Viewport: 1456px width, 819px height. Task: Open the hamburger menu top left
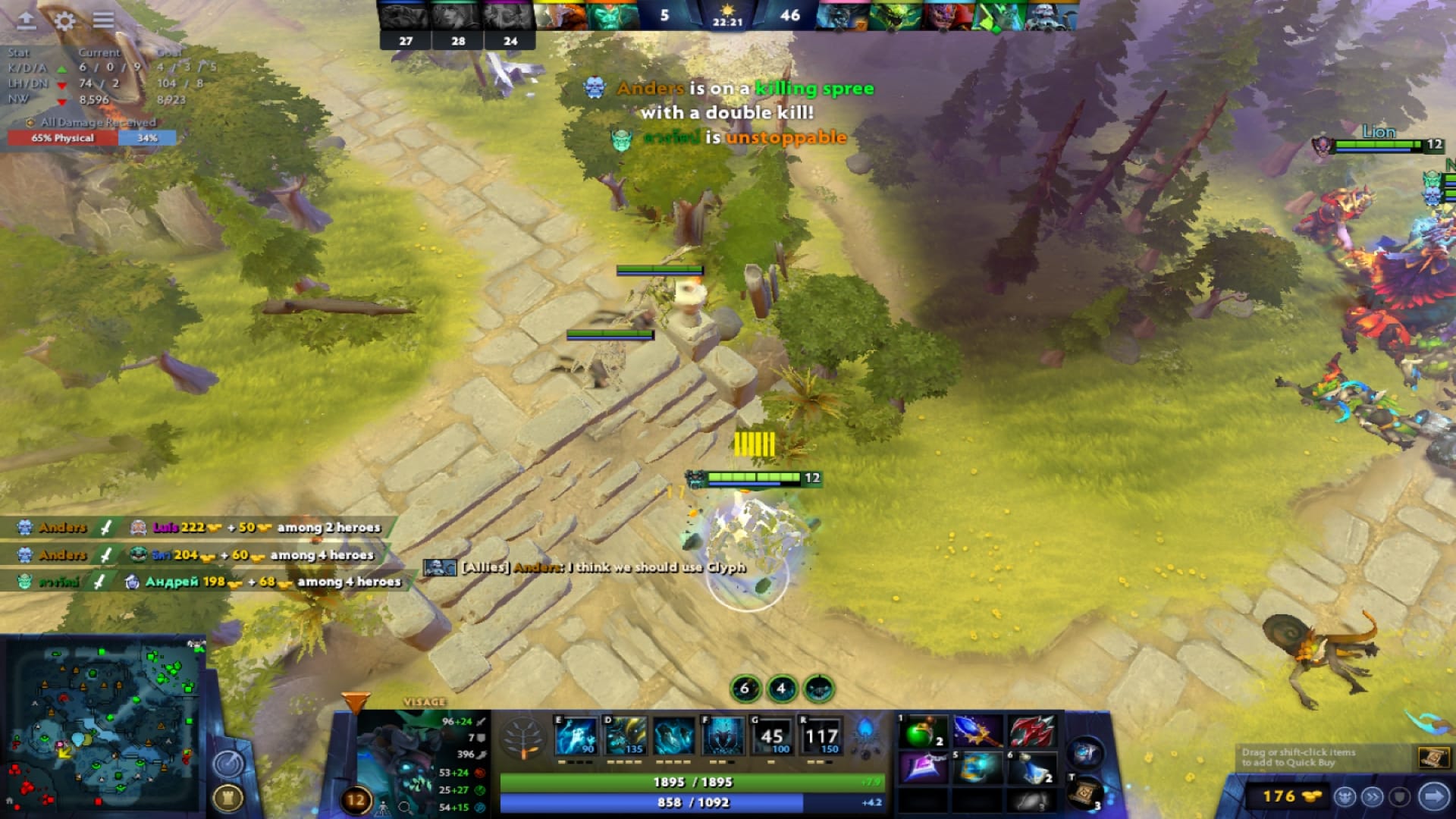click(104, 21)
